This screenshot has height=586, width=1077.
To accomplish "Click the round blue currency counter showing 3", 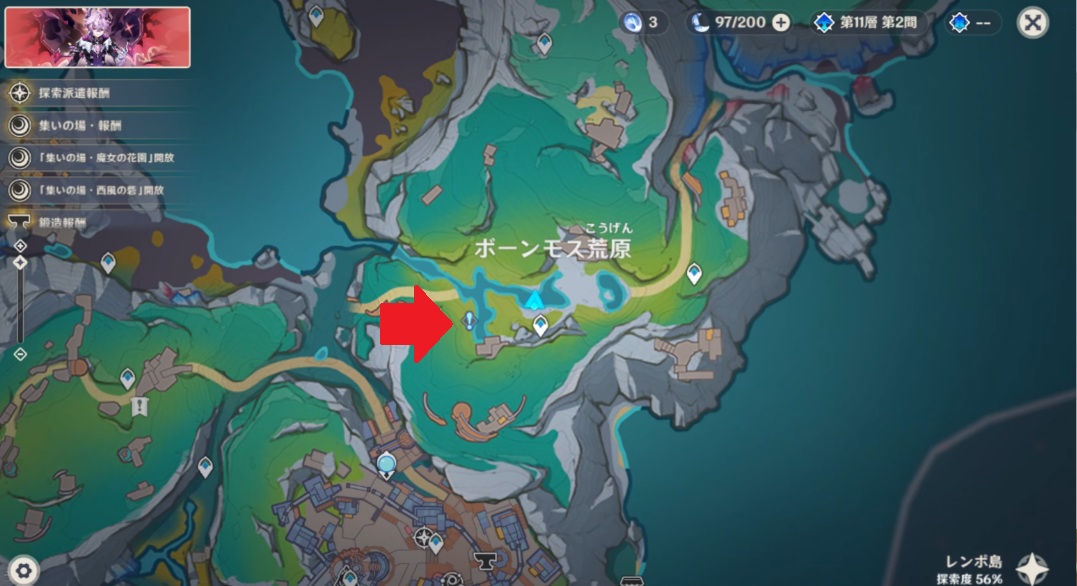I will pyautogui.click(x=639, y=22).
